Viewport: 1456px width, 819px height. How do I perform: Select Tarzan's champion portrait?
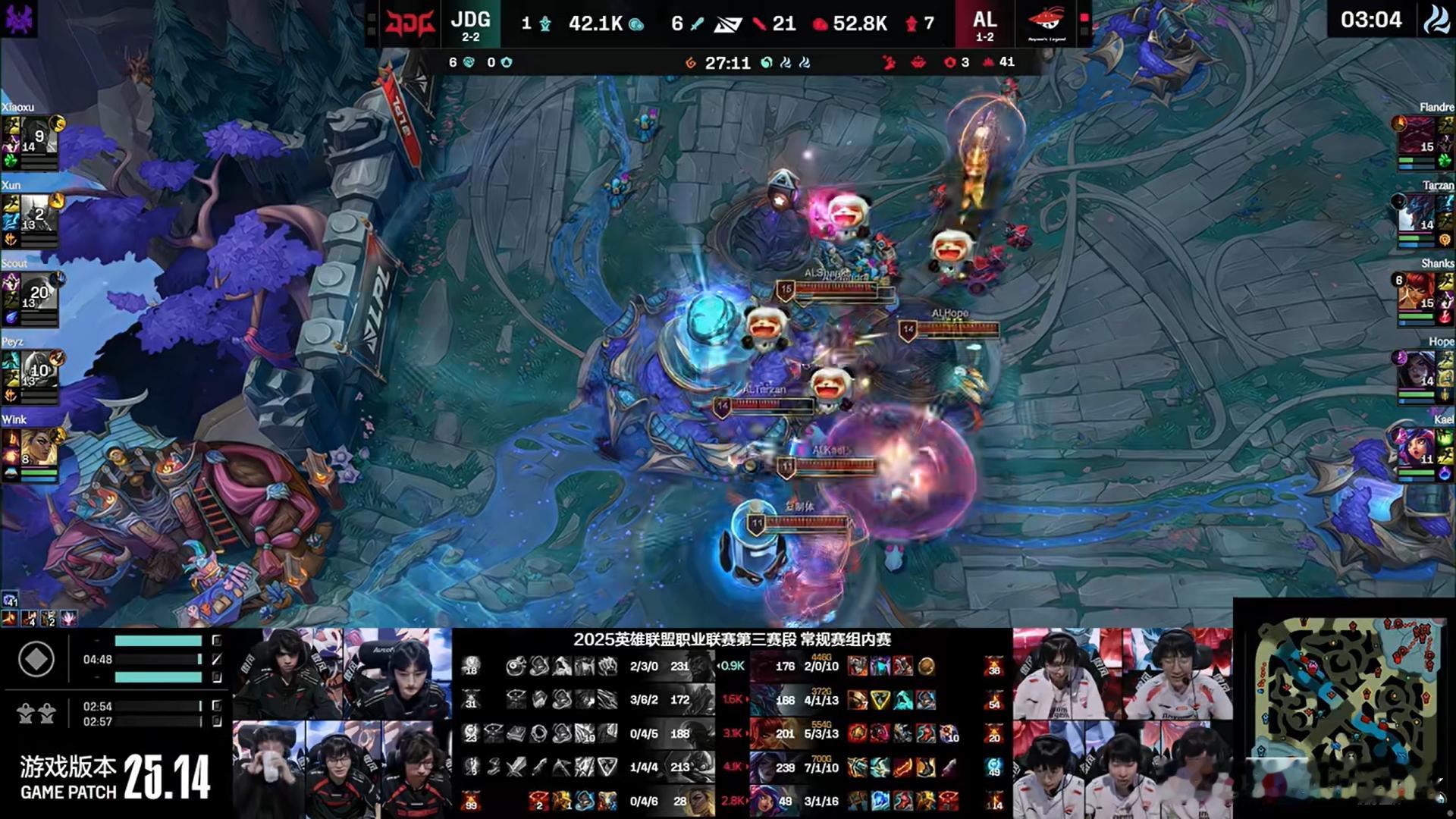click(1417, 215)
